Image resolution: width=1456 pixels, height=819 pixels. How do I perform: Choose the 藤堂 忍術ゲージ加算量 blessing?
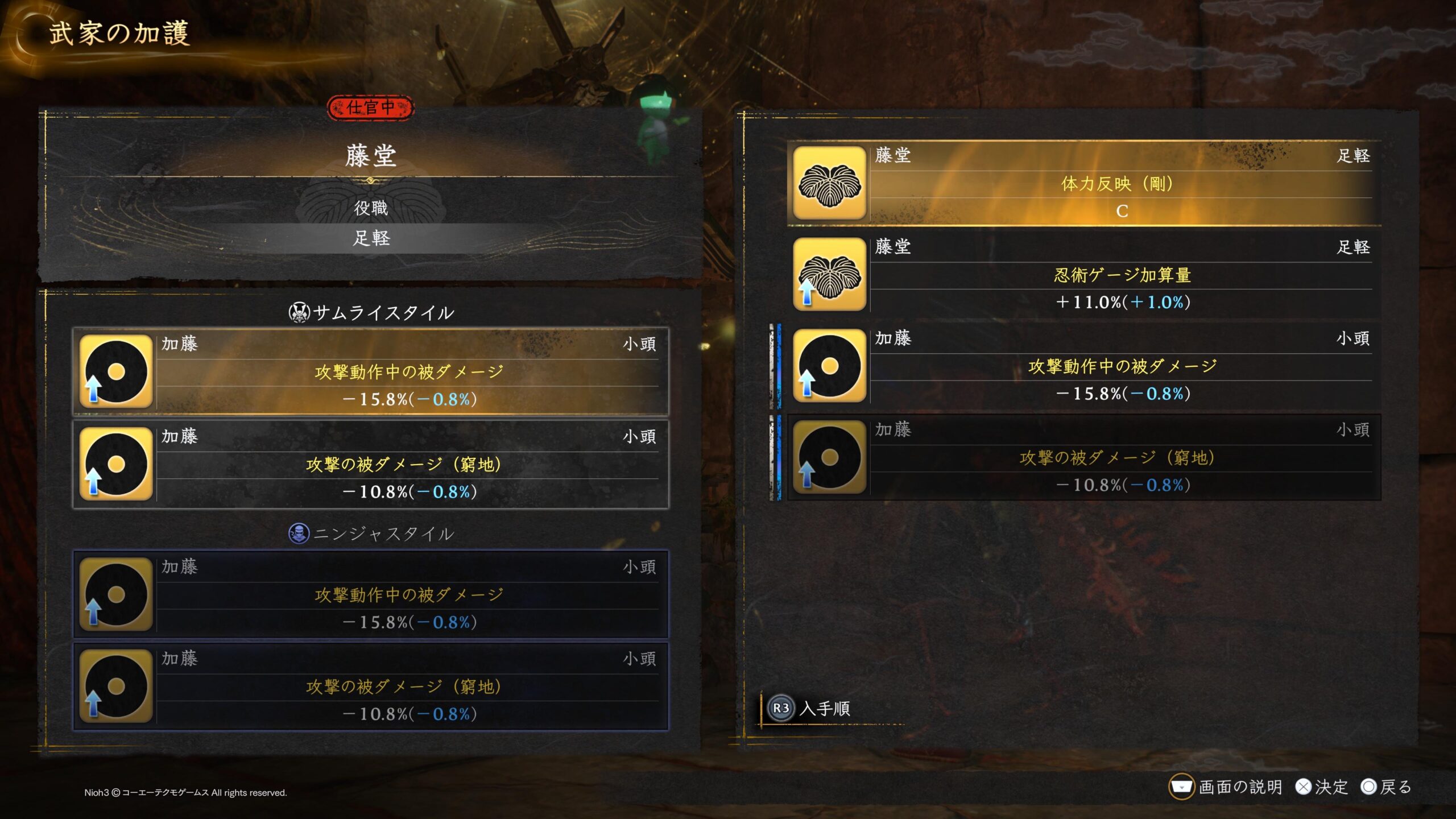coord(1083,275)
